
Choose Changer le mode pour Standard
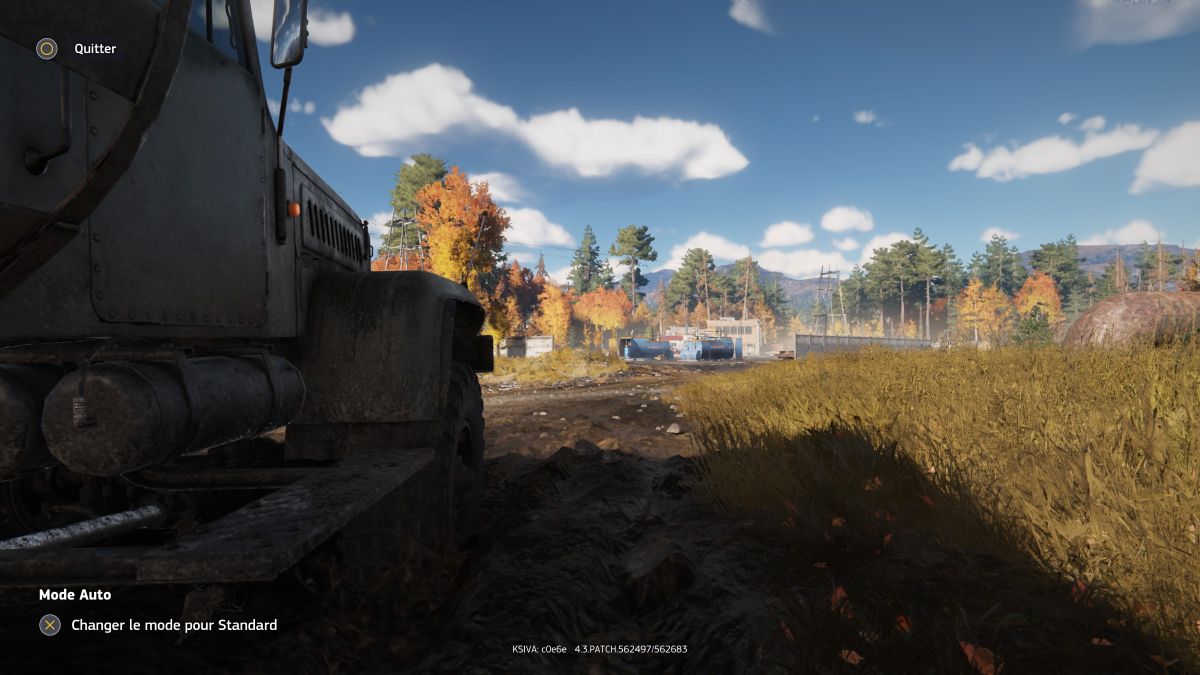click(173, 625)
